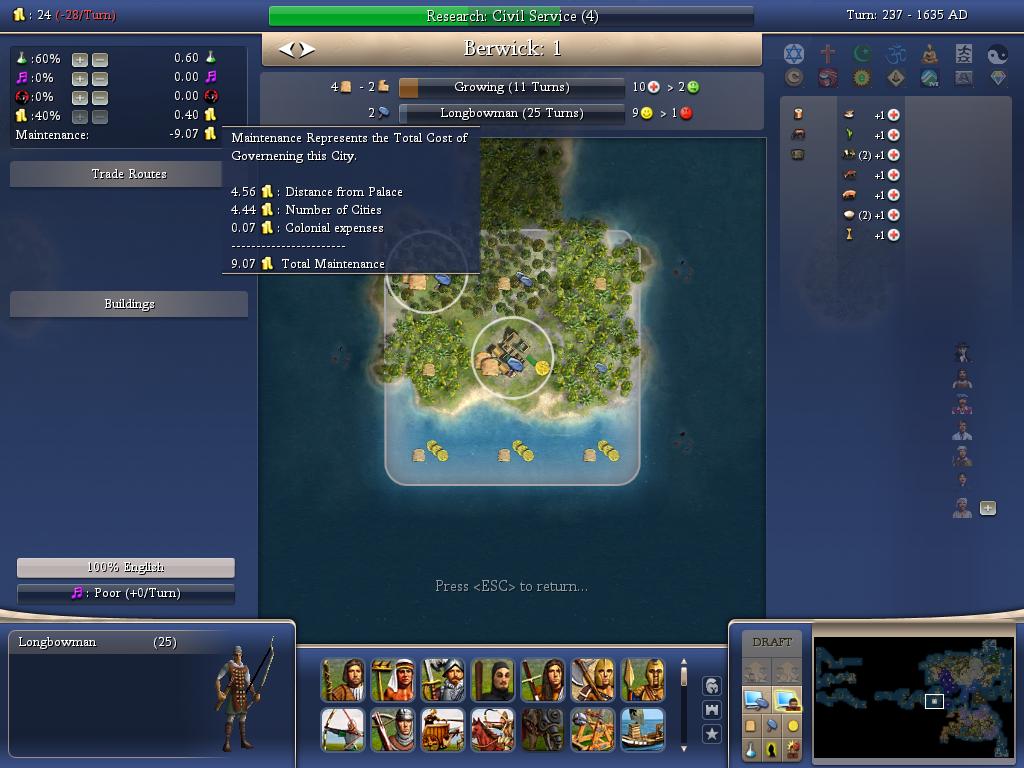Show the star category in build list

click(x=712, y=734)
